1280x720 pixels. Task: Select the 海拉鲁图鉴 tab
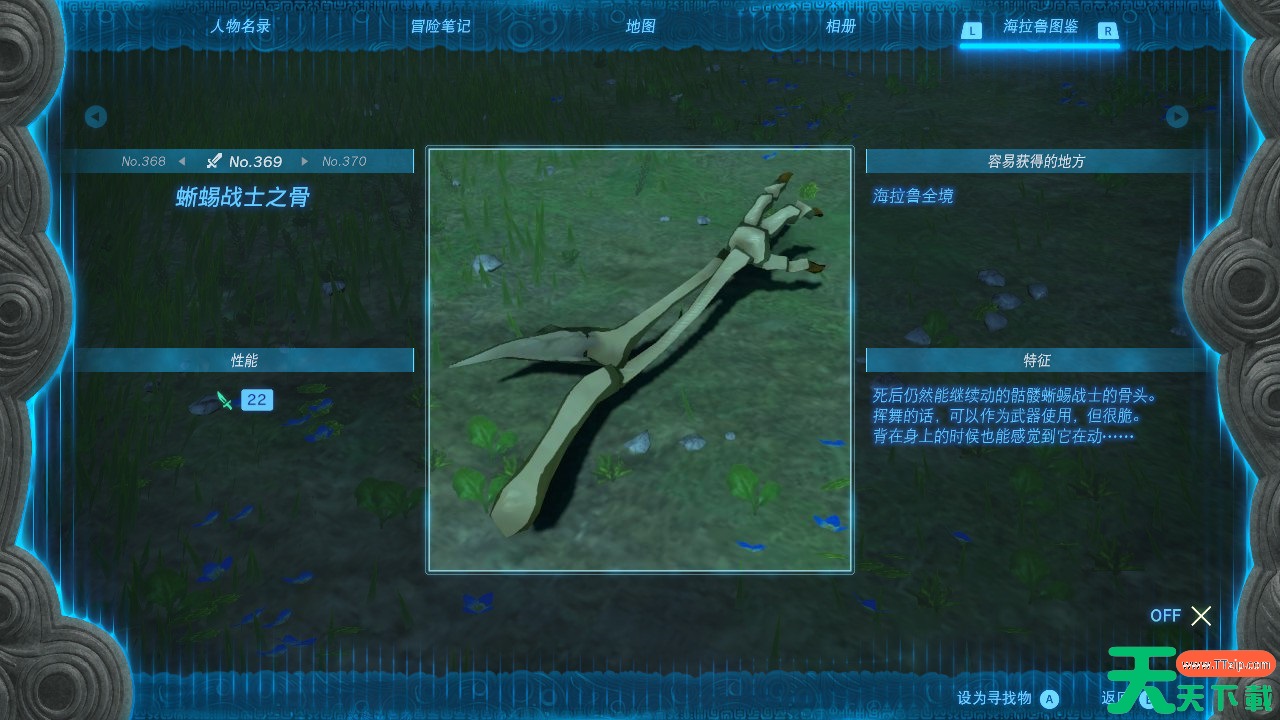1040,27
